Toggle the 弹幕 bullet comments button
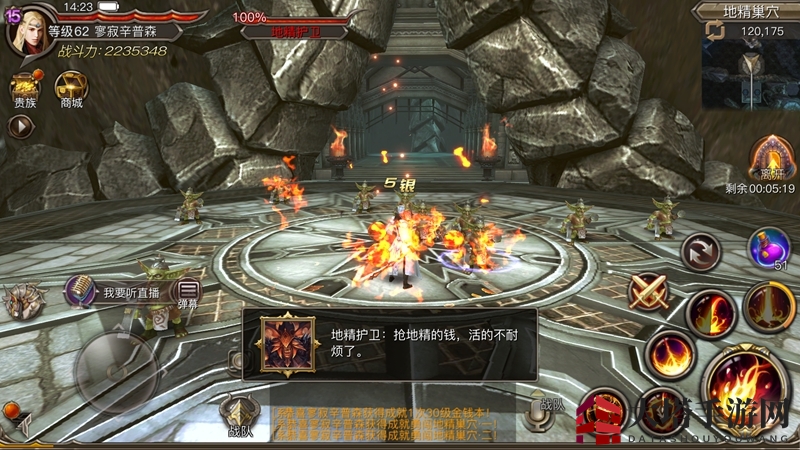Image resolution: width=800 pixels, height=450 pixels. click(189, 293)
